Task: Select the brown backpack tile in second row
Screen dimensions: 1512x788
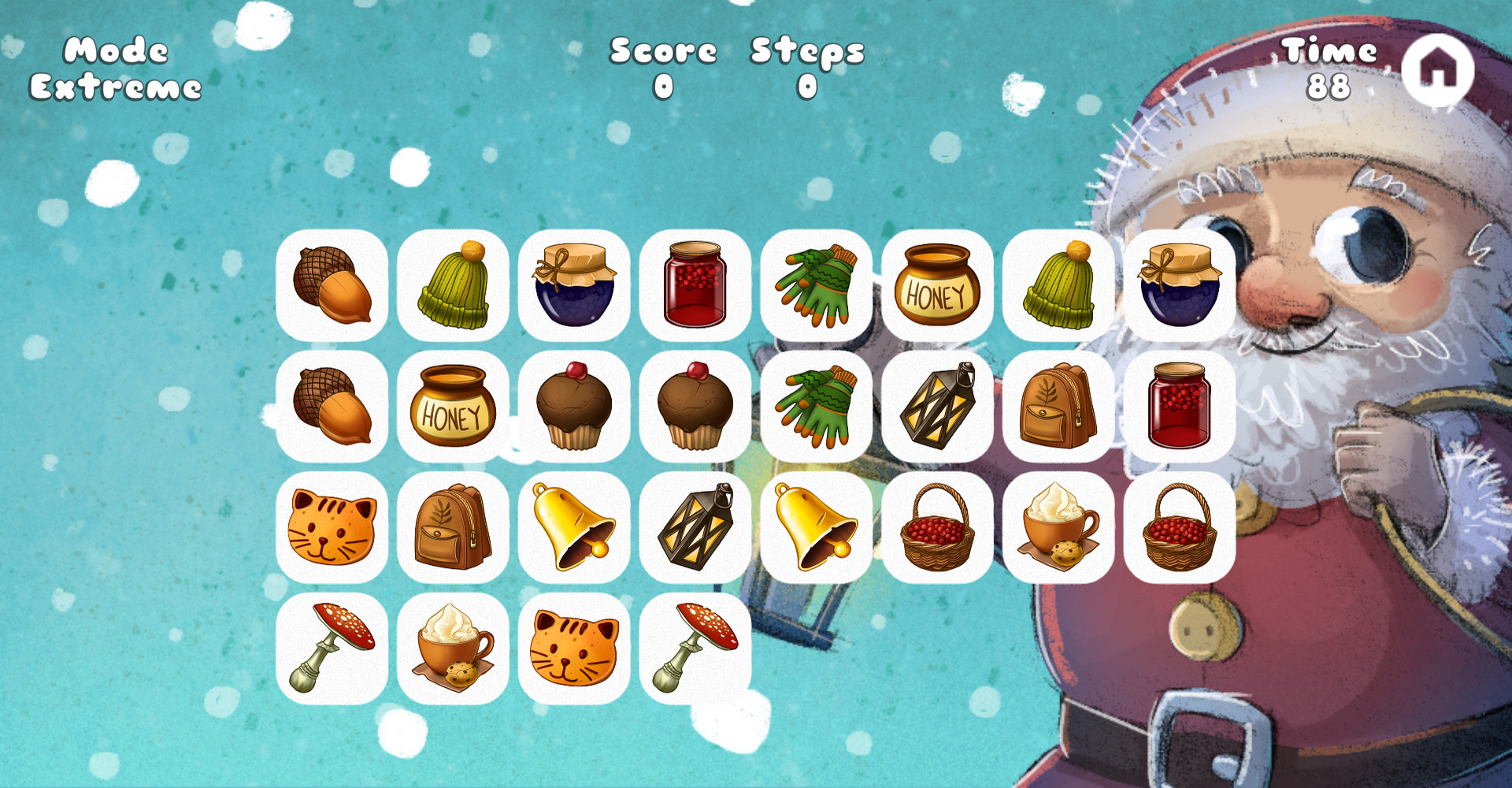Action: (x=1060, y=407)
